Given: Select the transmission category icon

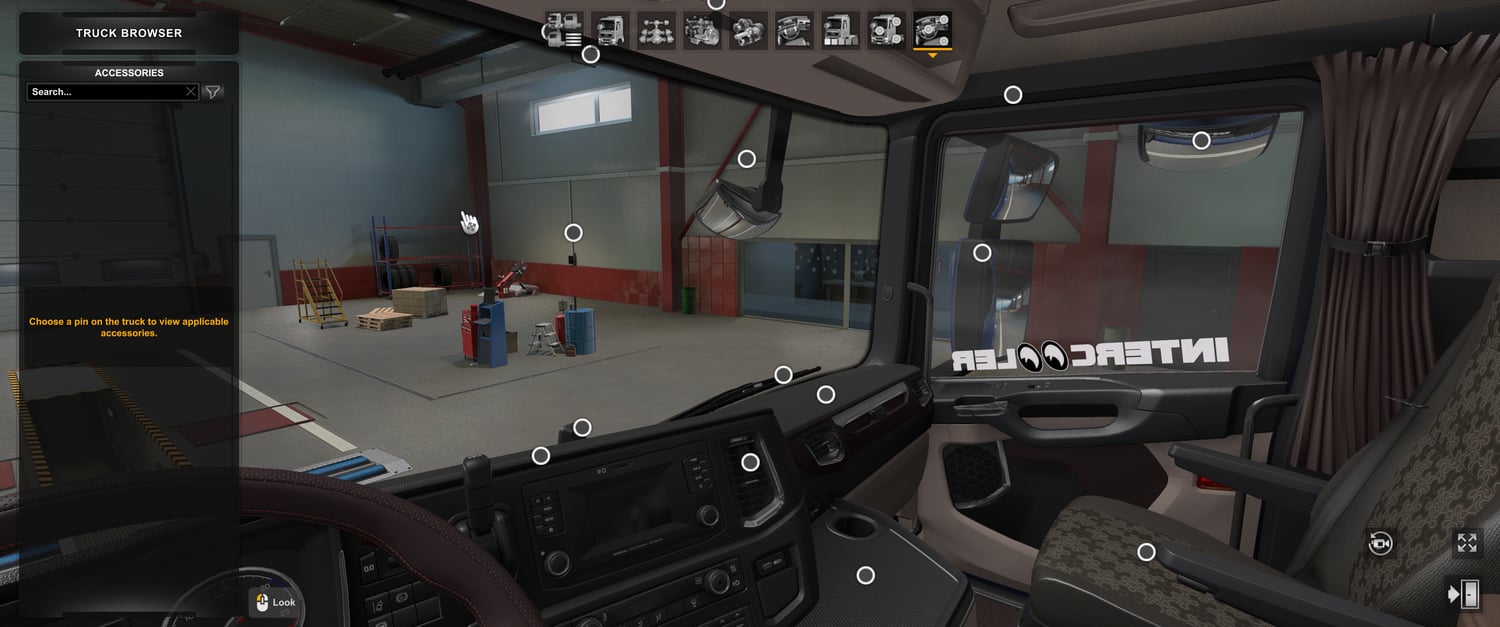Looking at the screenshot, I should point(748,30).
